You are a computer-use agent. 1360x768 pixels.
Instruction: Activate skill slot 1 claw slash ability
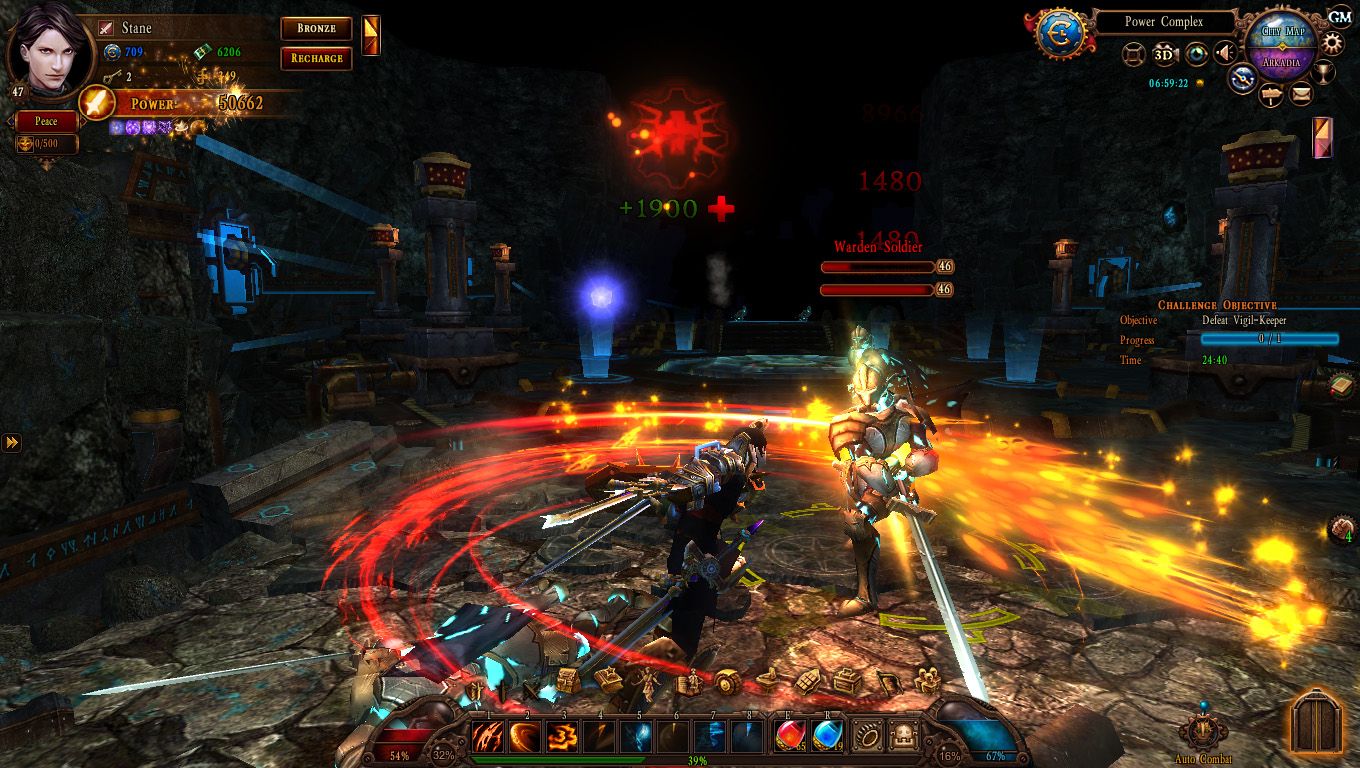tap(488, 737)
